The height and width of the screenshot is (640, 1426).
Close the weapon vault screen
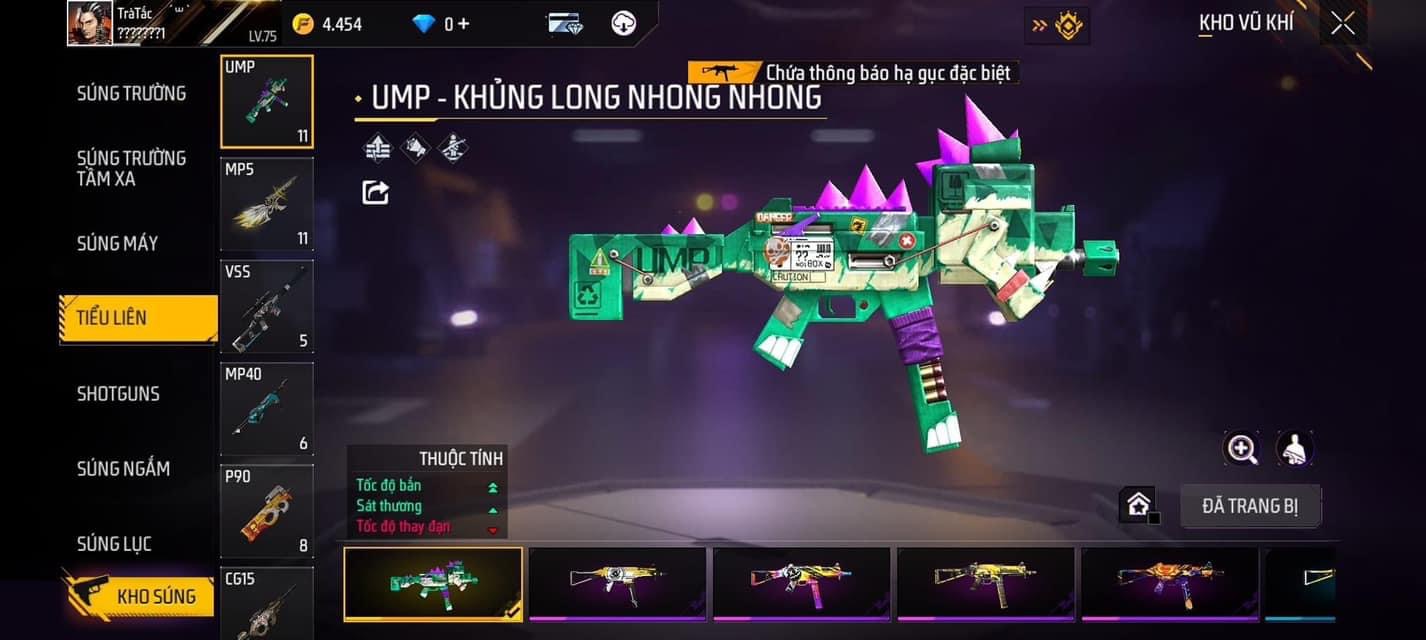pos(1342,23)
